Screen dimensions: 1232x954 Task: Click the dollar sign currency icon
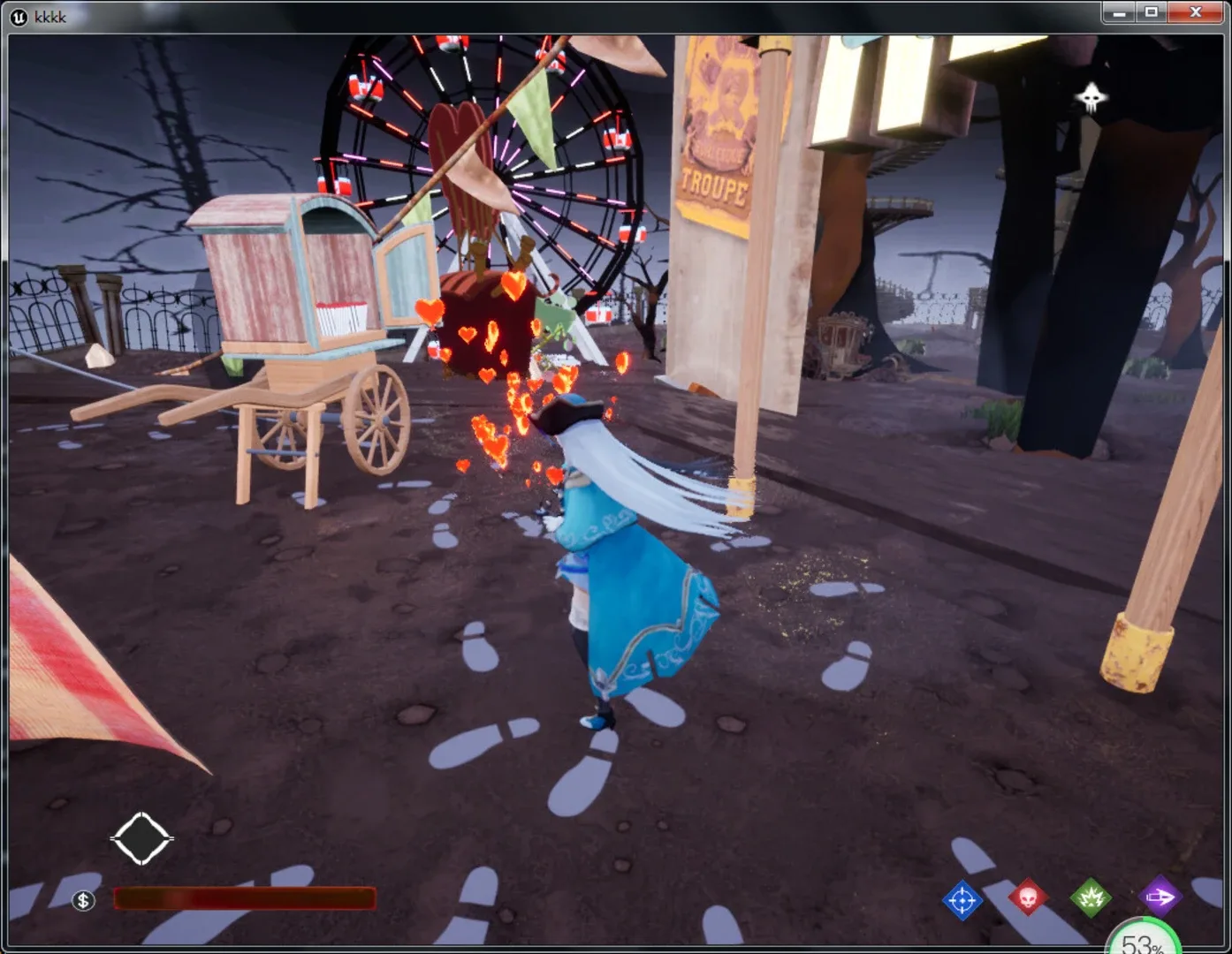pos(82,902)
